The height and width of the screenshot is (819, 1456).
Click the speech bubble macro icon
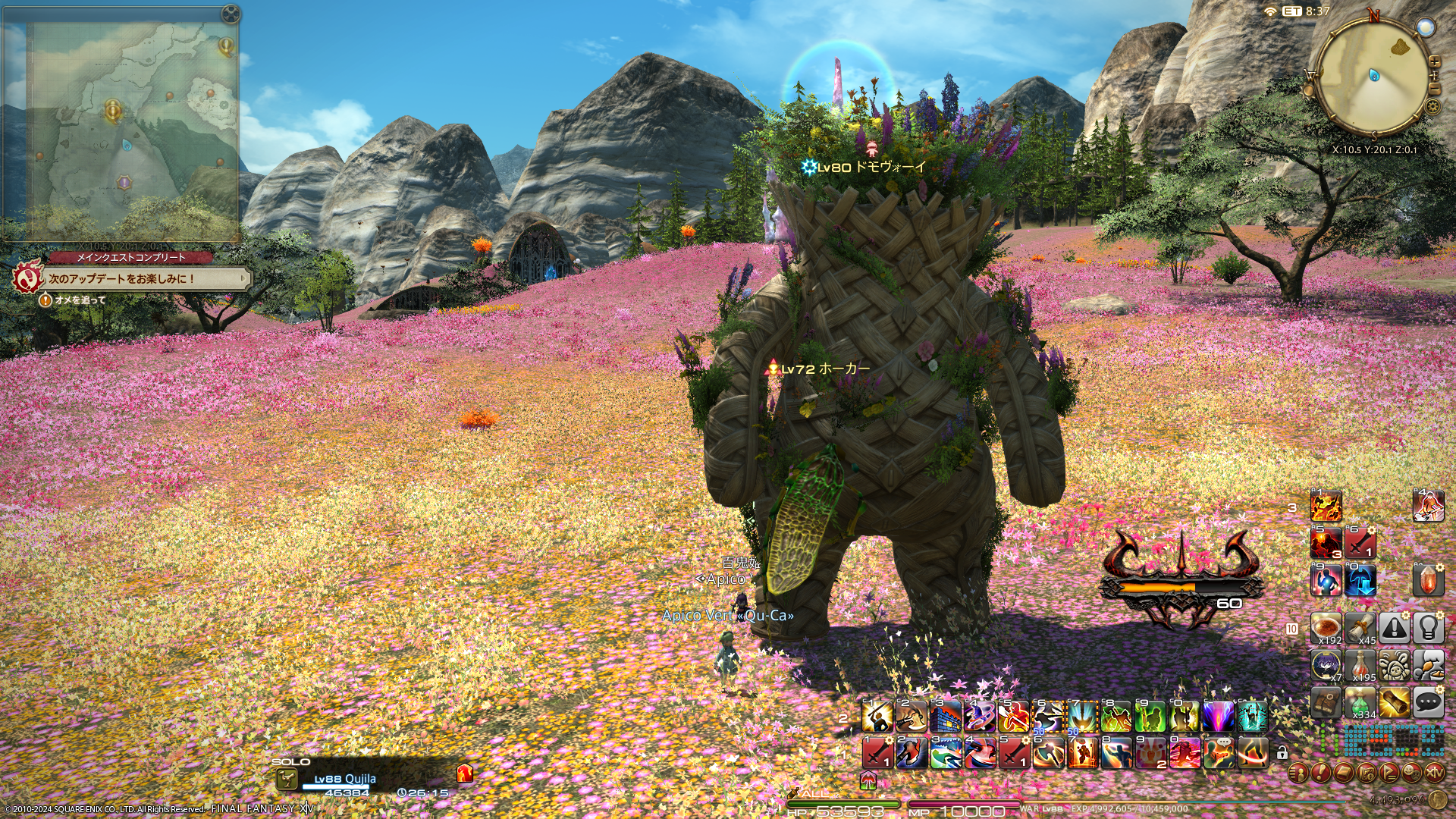click(x=1428, y=703)
